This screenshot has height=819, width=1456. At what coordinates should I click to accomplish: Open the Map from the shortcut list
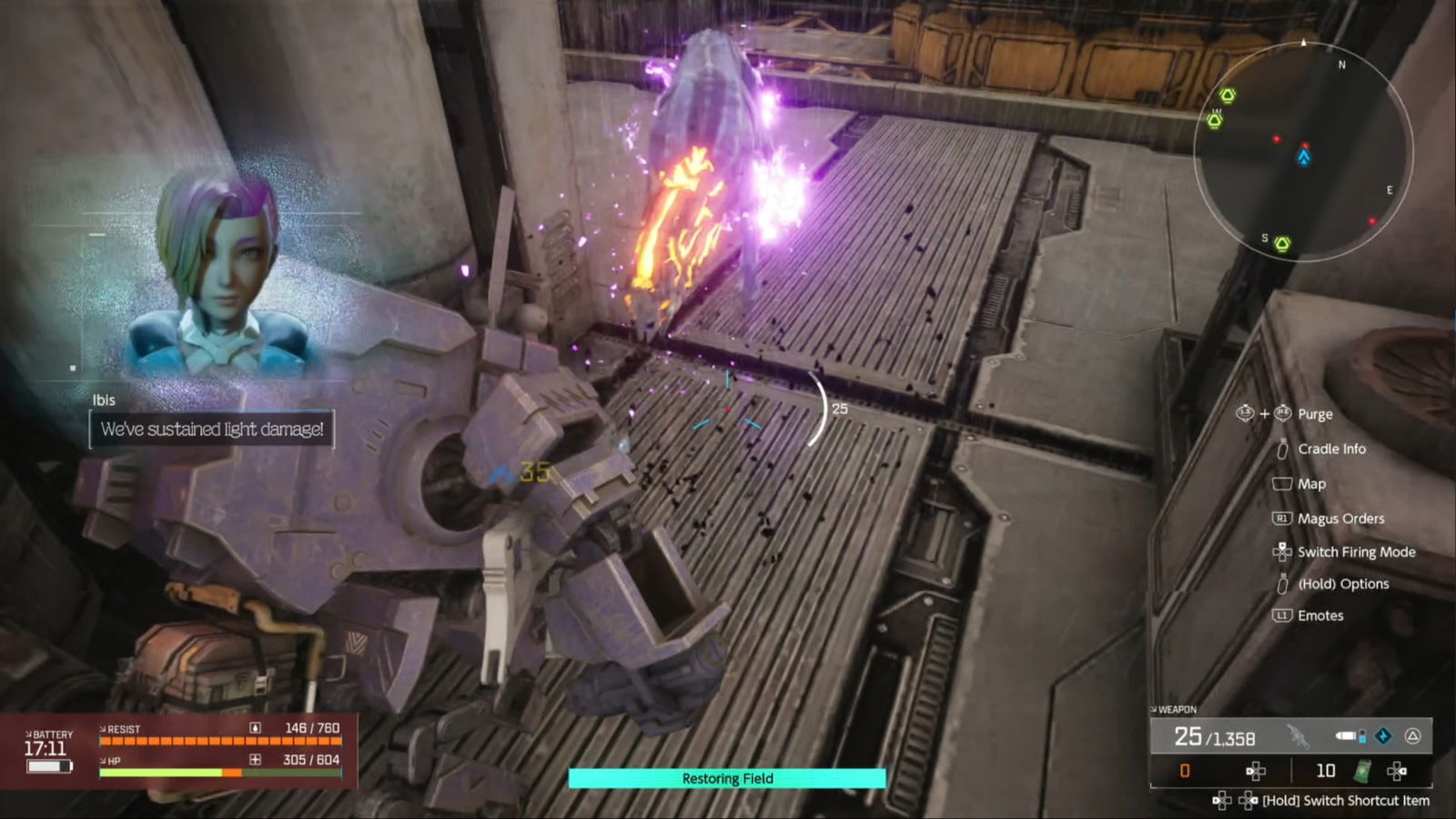(x=1311, y=484)
